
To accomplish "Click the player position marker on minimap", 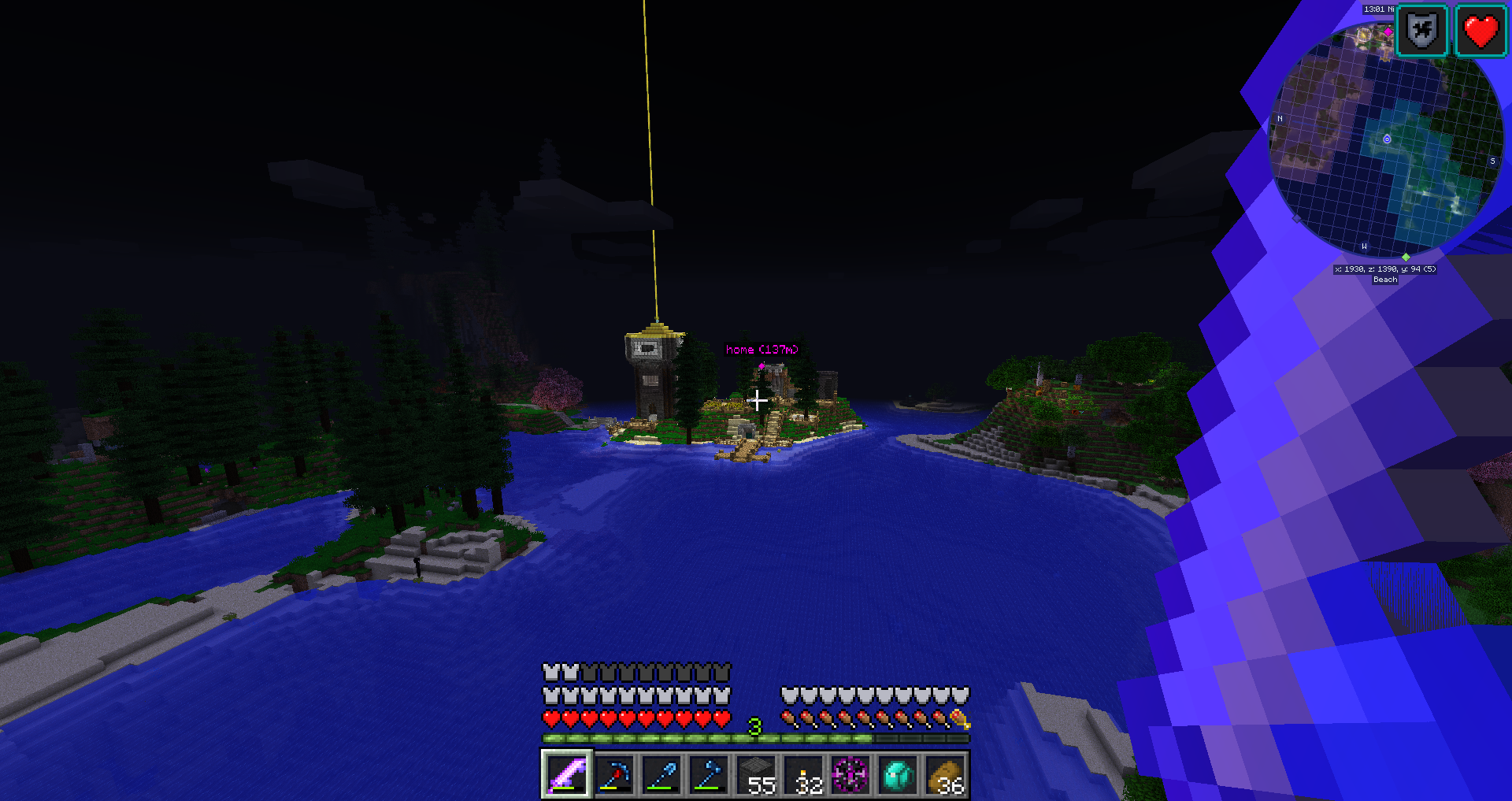I will (1387, 139).
